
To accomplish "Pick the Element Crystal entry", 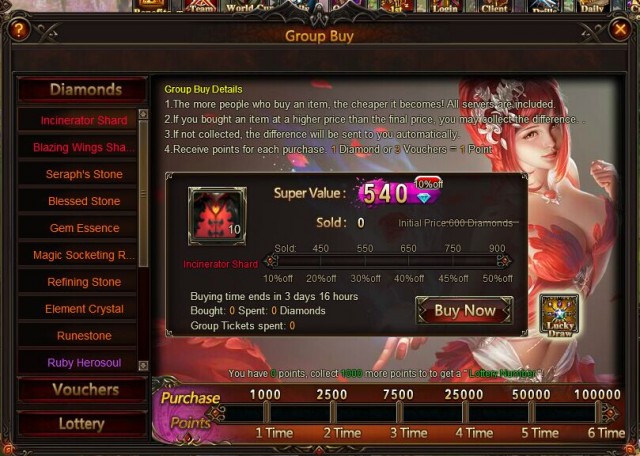I will tap(83, 309).
